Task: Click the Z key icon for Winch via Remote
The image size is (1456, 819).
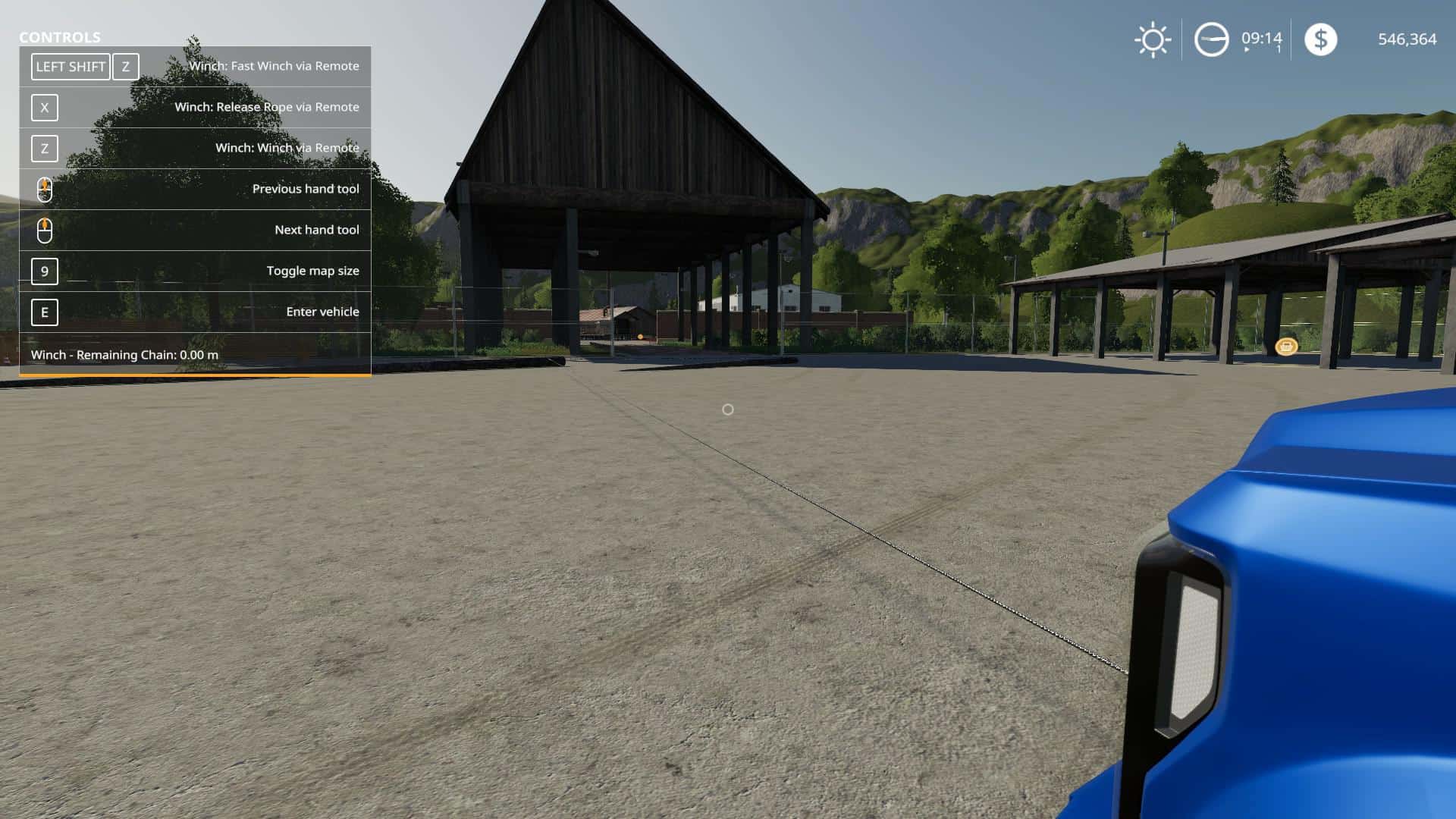Action: [43, 149]
